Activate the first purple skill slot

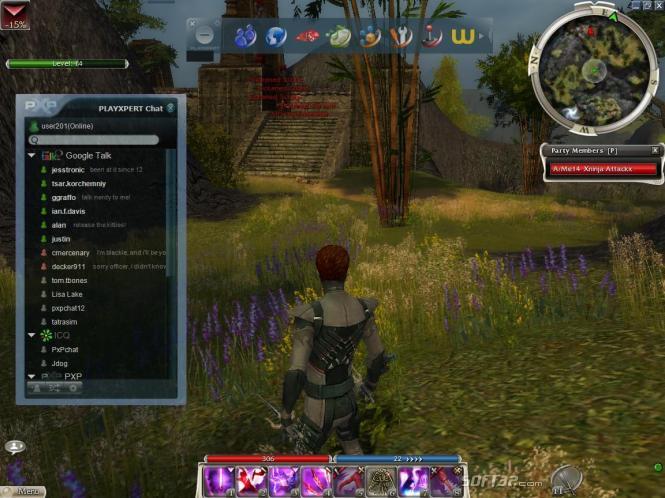tap(219, 481)
